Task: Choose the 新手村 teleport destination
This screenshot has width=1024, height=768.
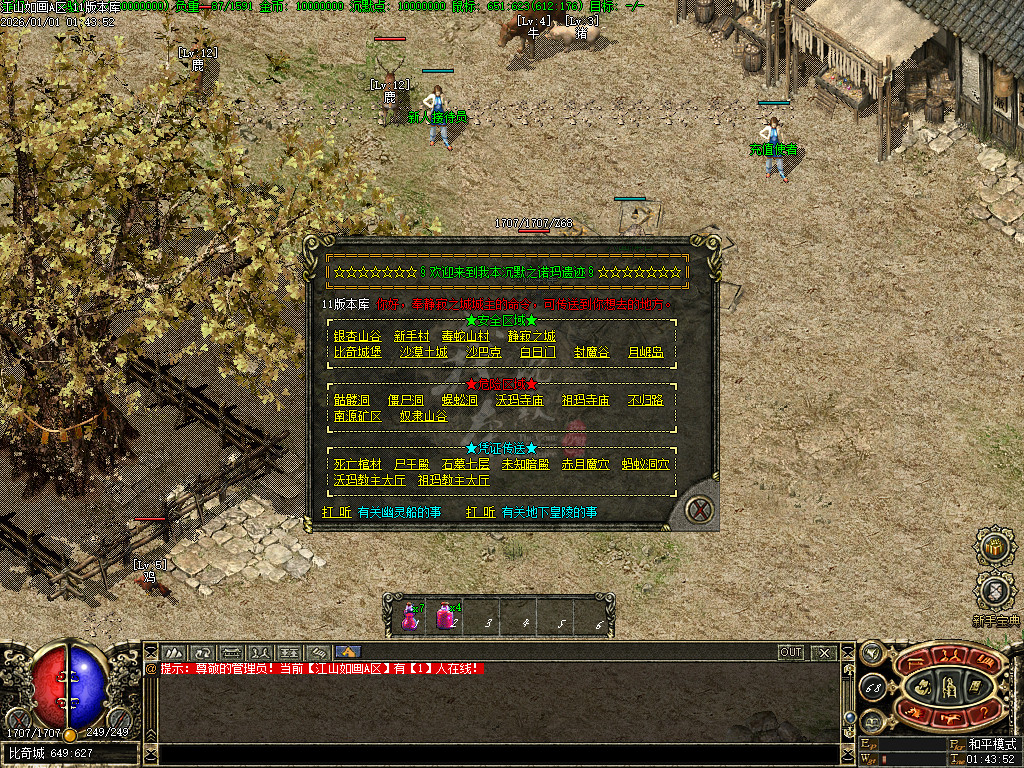Action: (x=411, y=336)
